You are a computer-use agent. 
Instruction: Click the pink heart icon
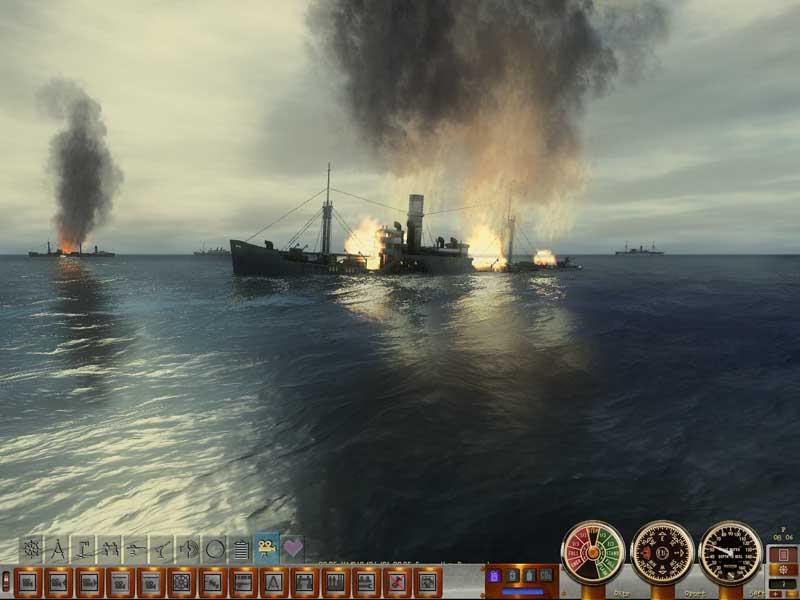pos(292,548)
